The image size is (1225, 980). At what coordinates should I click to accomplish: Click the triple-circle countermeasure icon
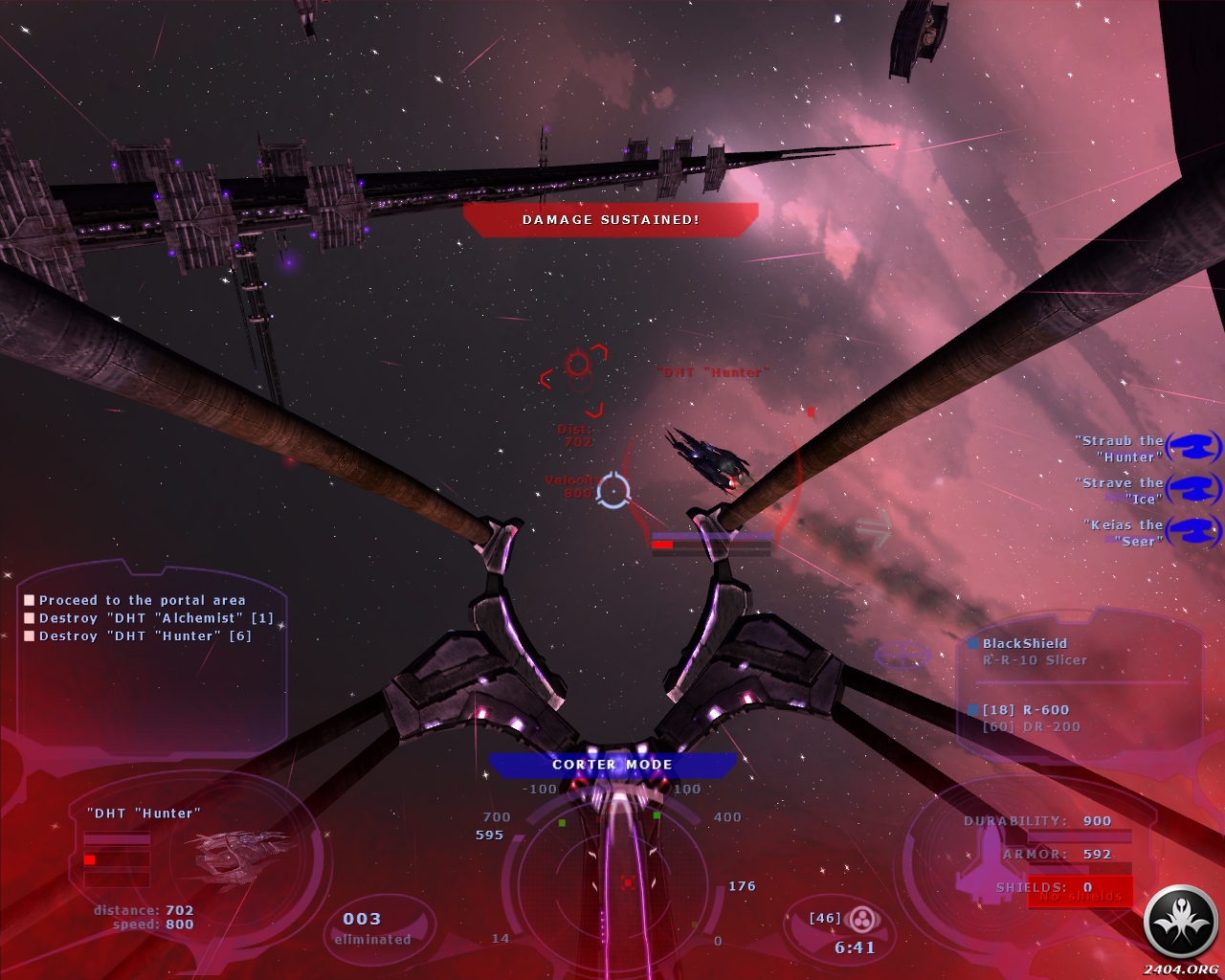point(863,921)
